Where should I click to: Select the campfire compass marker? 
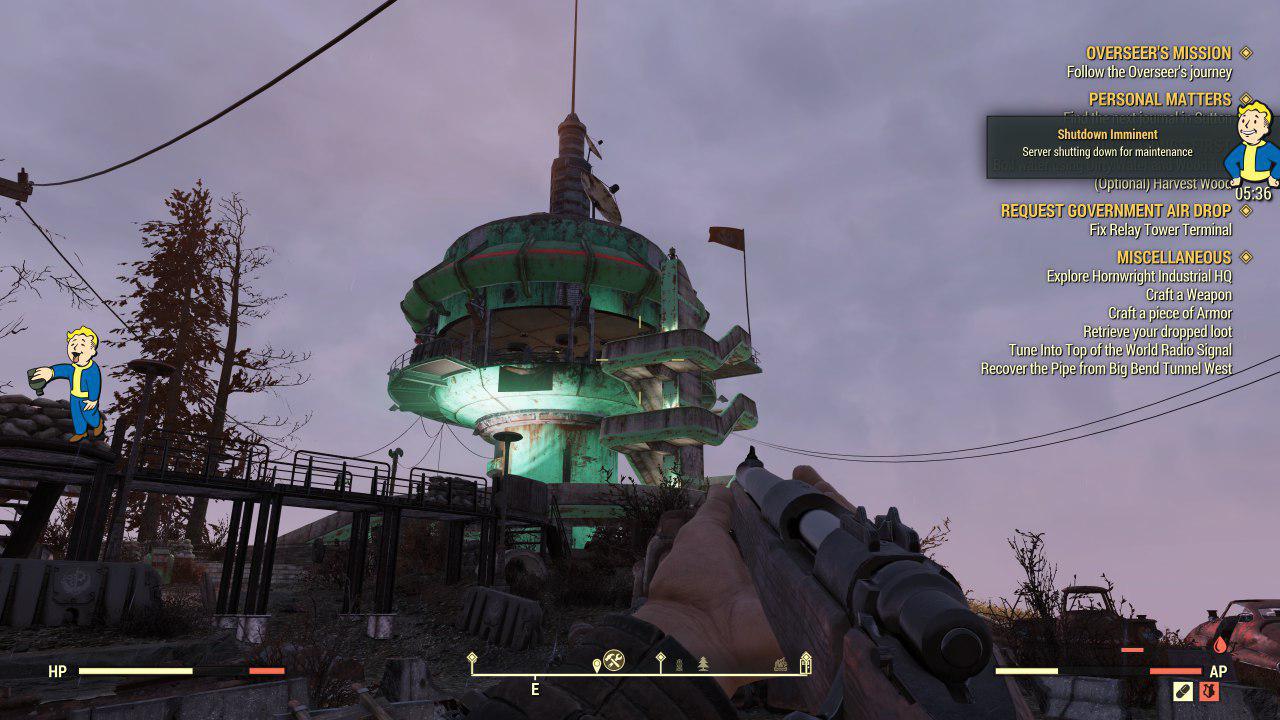(x=780, y=664)
